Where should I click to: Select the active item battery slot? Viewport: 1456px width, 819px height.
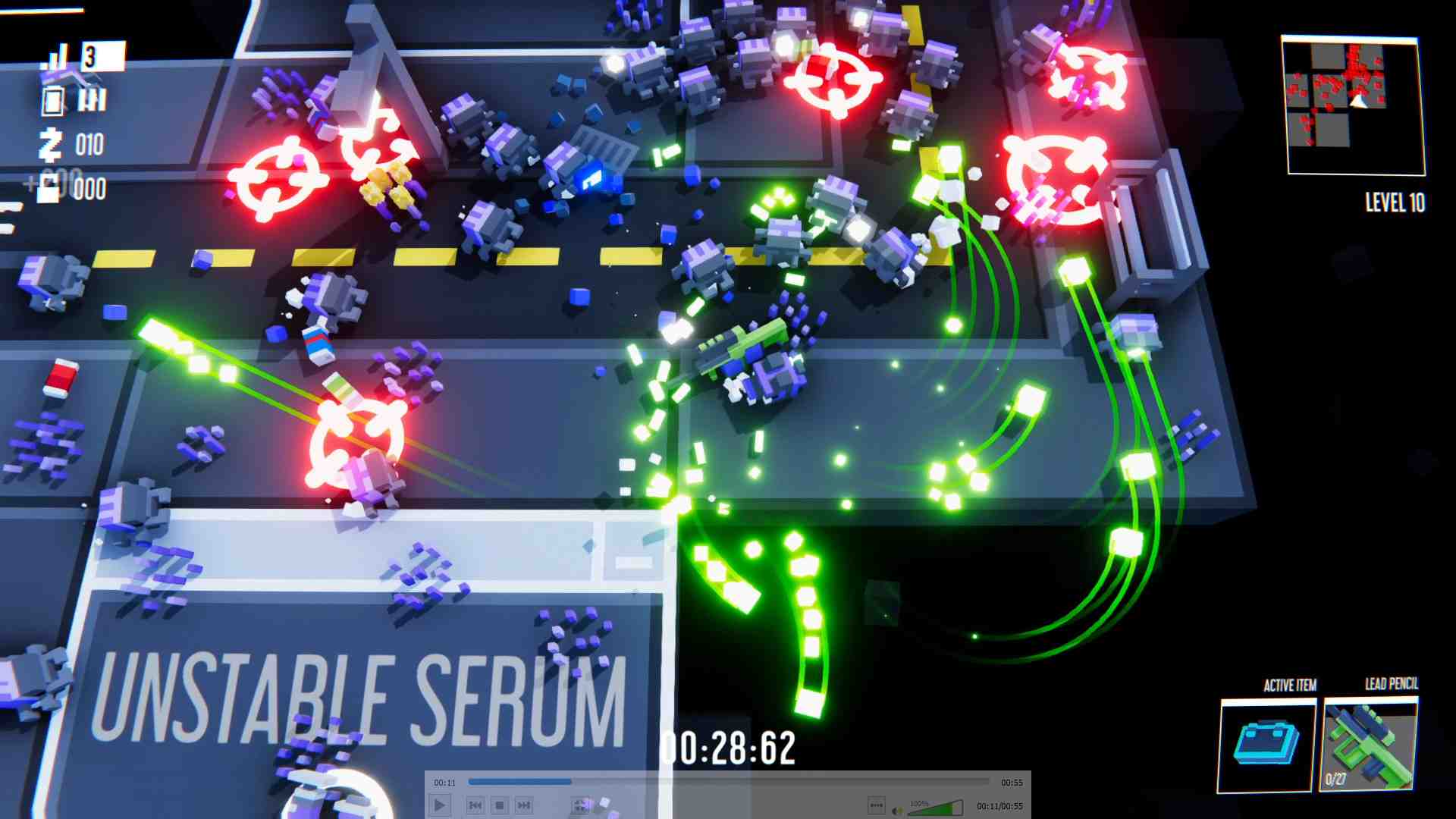1266,745
